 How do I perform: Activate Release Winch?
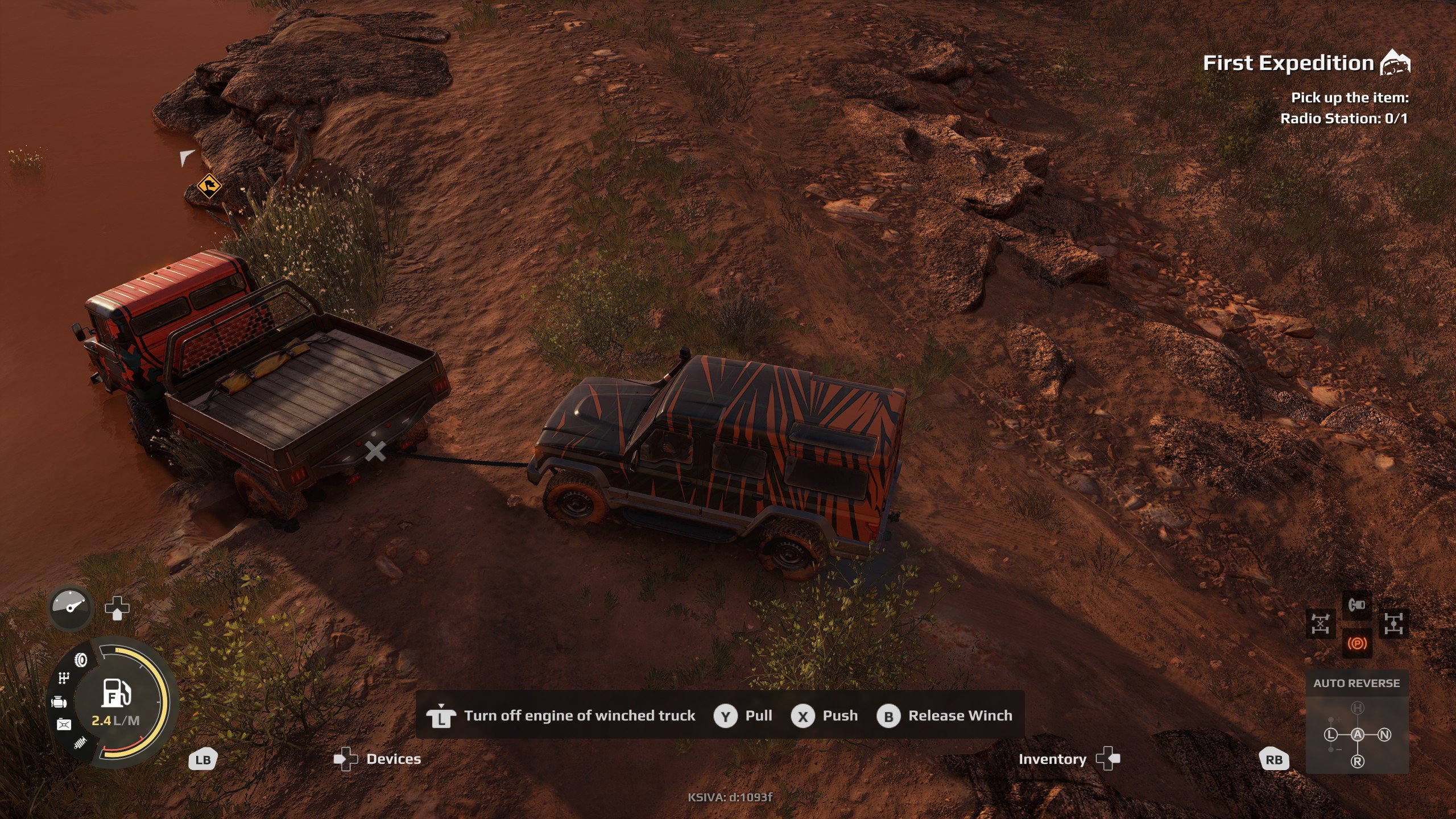(x=945, y=715)
